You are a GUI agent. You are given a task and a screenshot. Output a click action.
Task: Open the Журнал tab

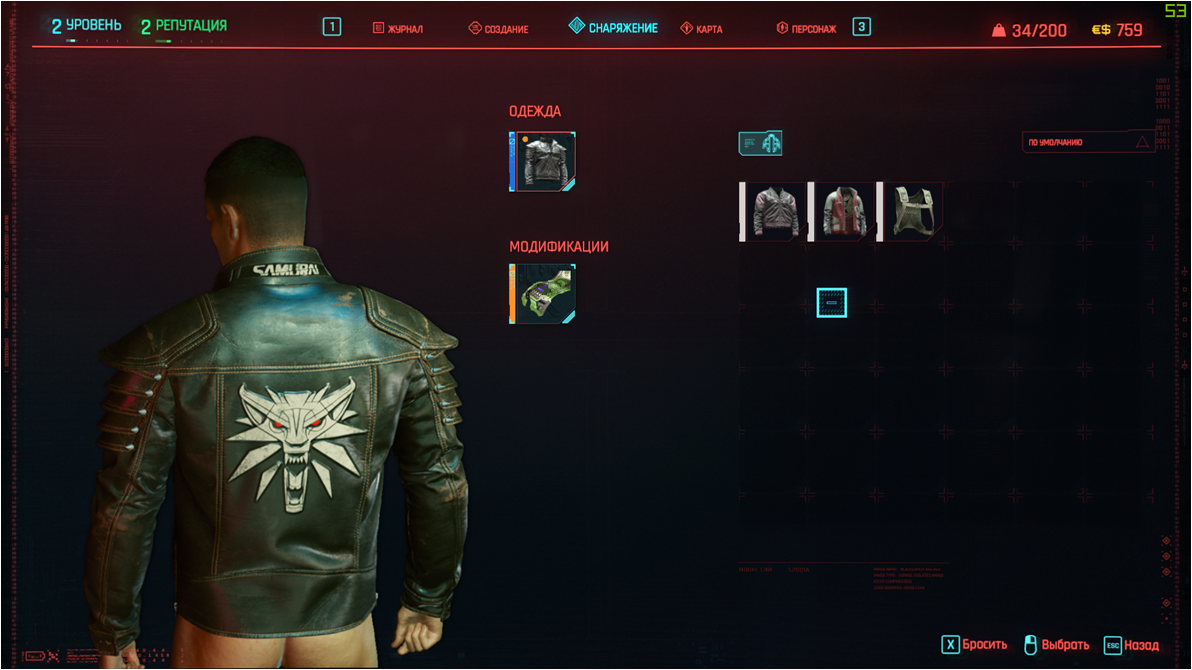(398, 29)
